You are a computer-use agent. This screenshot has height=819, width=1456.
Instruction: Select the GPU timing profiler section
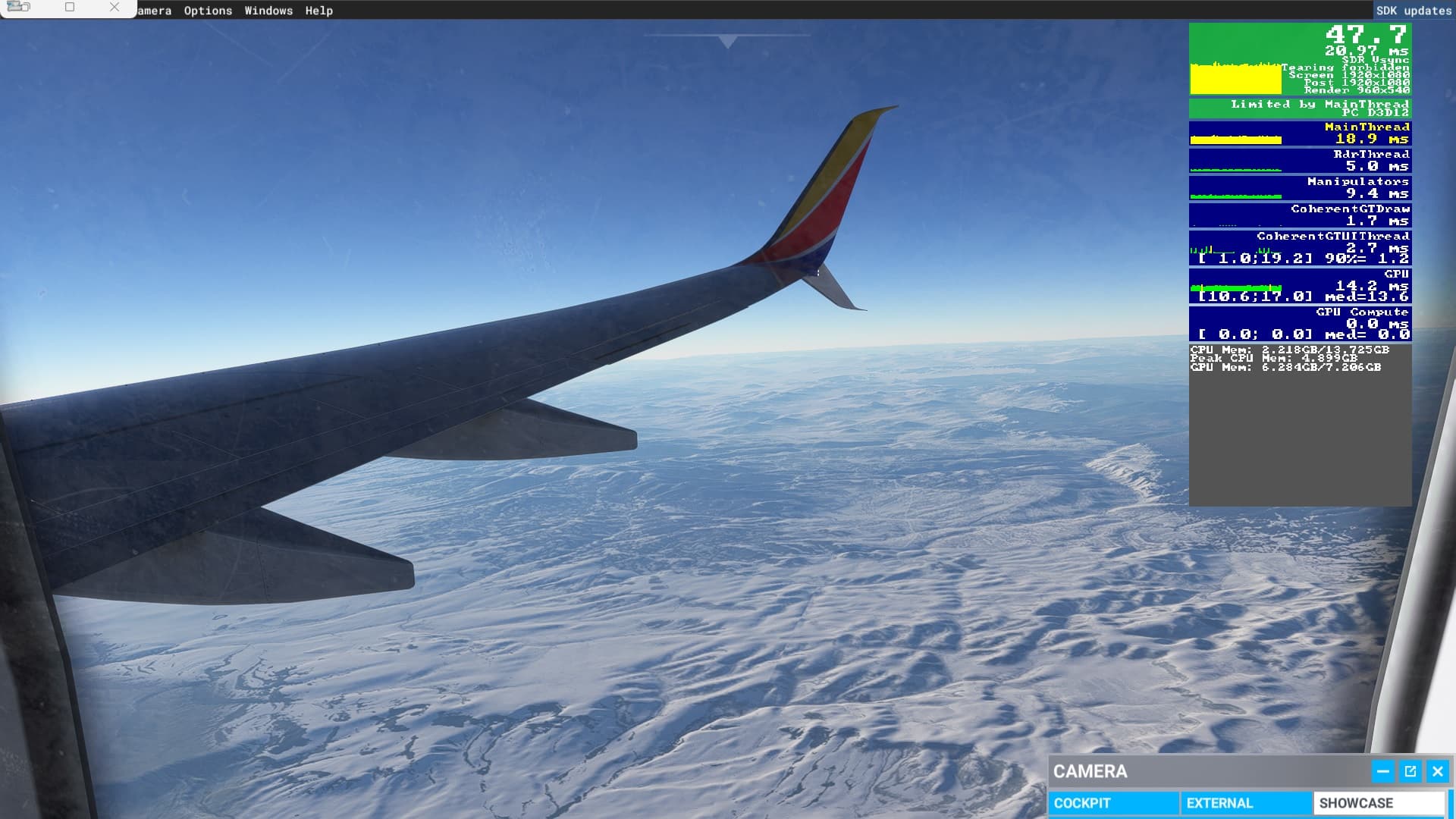click(x=1298, y=286)
